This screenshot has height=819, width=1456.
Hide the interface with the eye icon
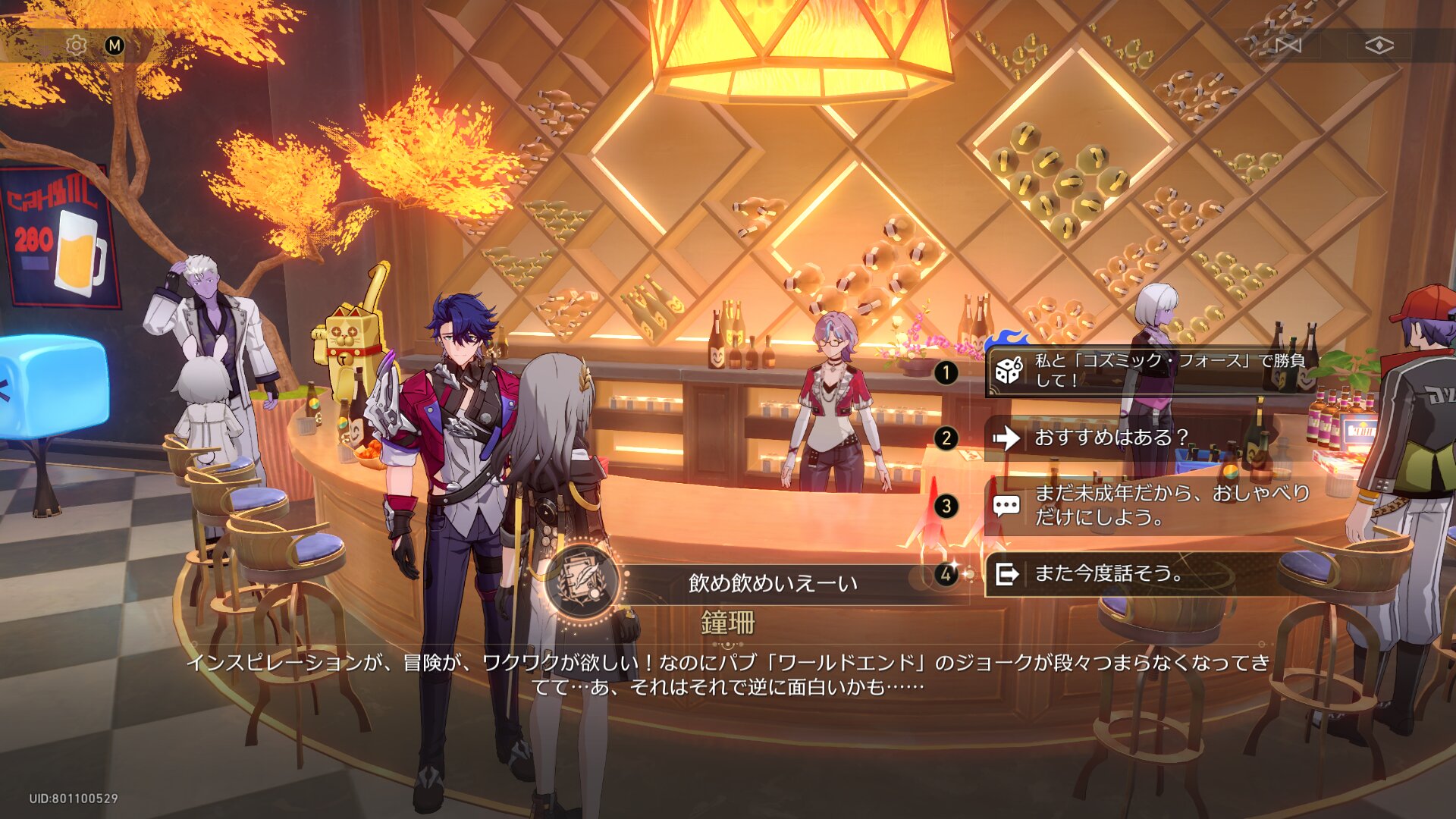pos(1379,45)
